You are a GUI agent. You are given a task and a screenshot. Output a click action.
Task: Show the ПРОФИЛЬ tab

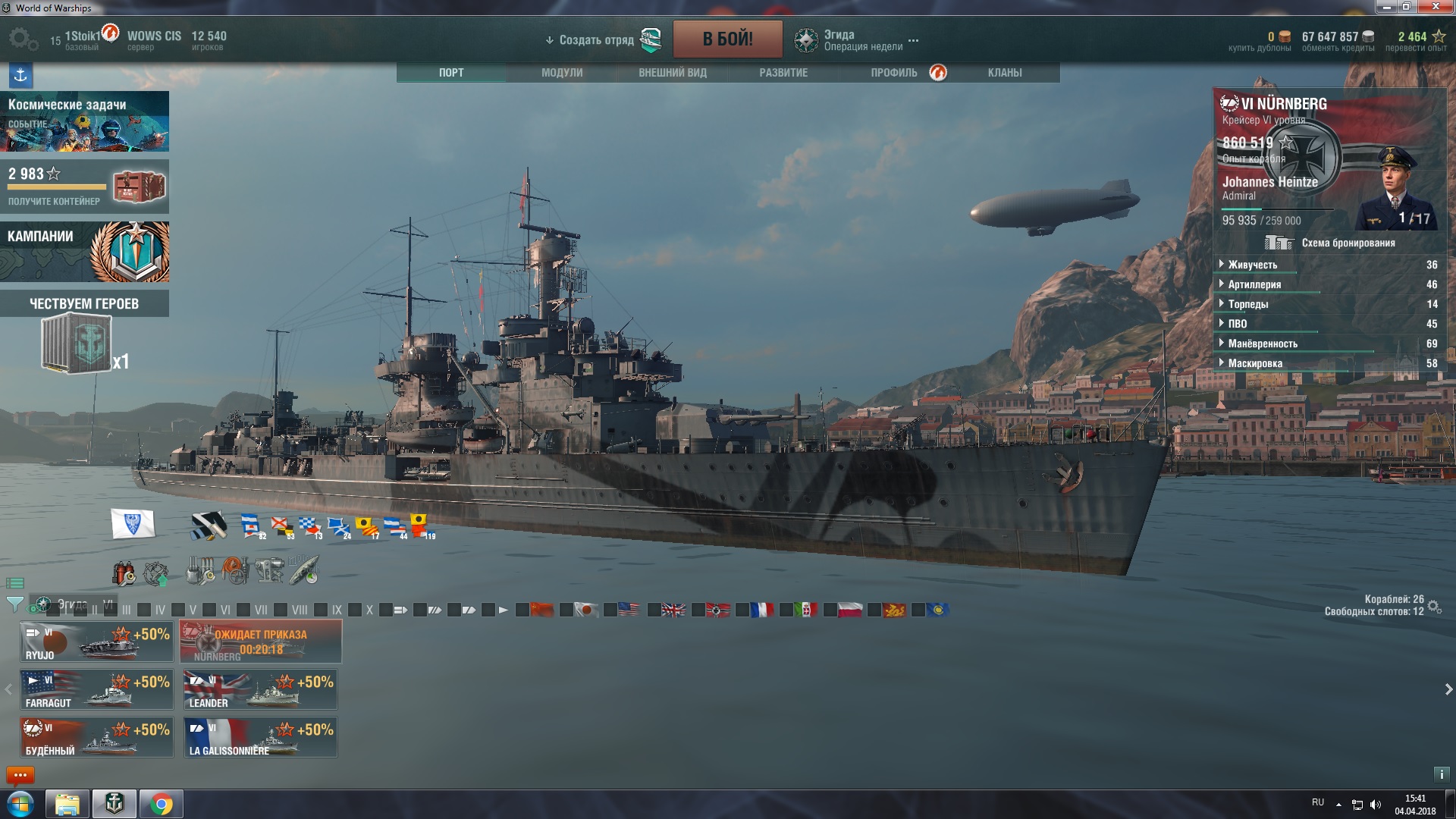coord(894,73)
